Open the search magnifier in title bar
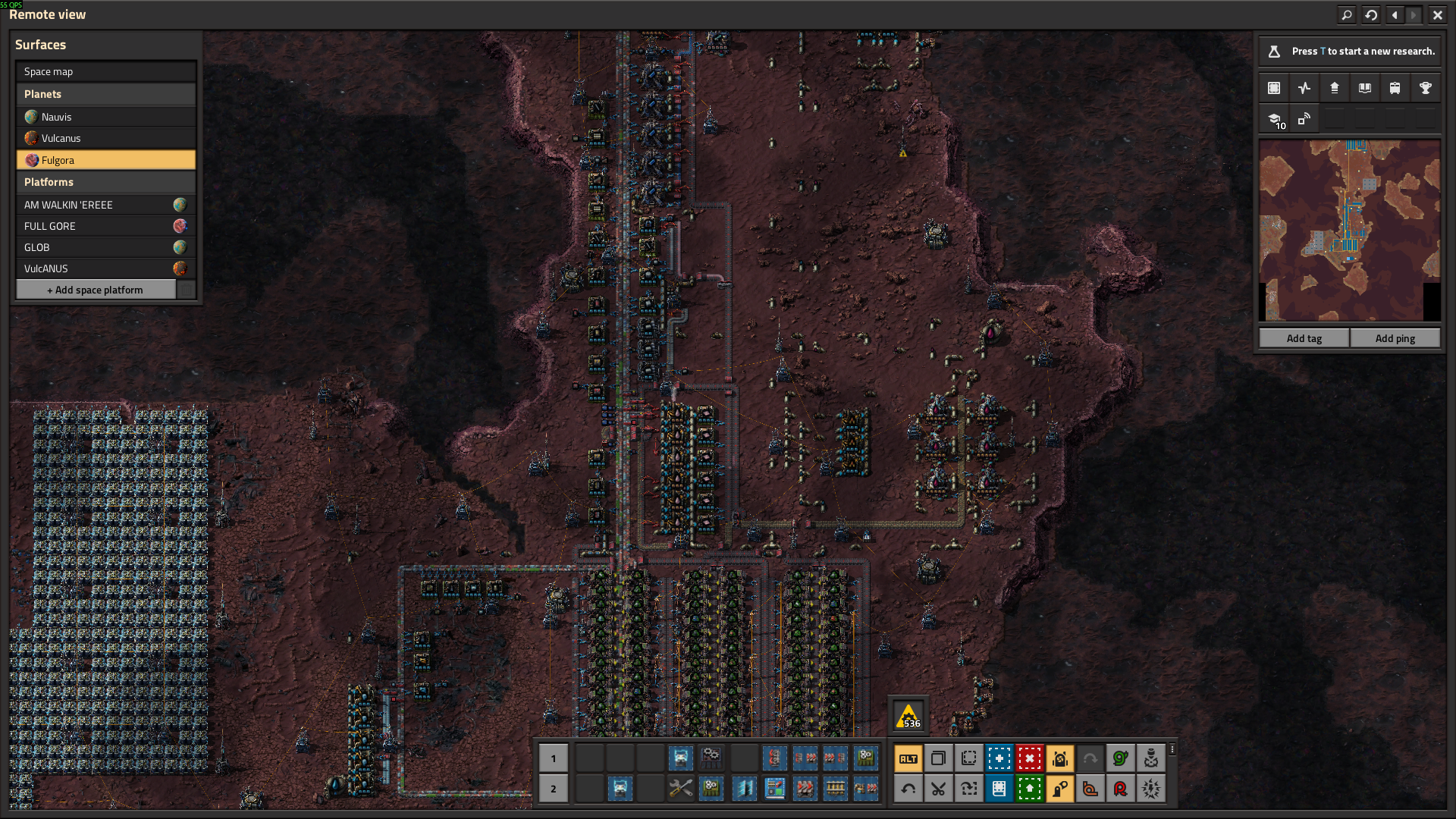 pos(1347,14)
